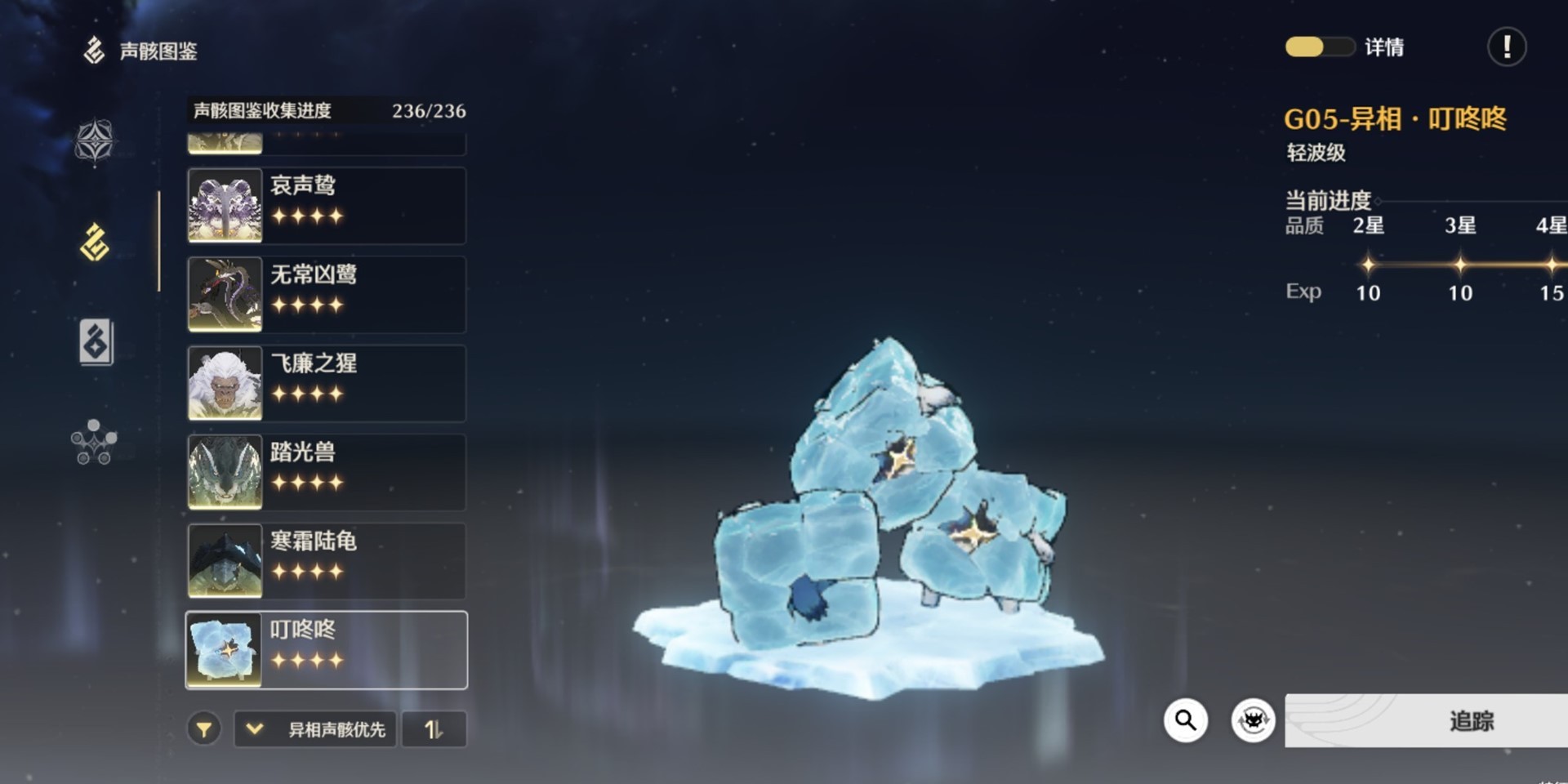Switch echo form with the monster-face icon
Screen dimensions: 1568x784
click(x=1253, y=720)
